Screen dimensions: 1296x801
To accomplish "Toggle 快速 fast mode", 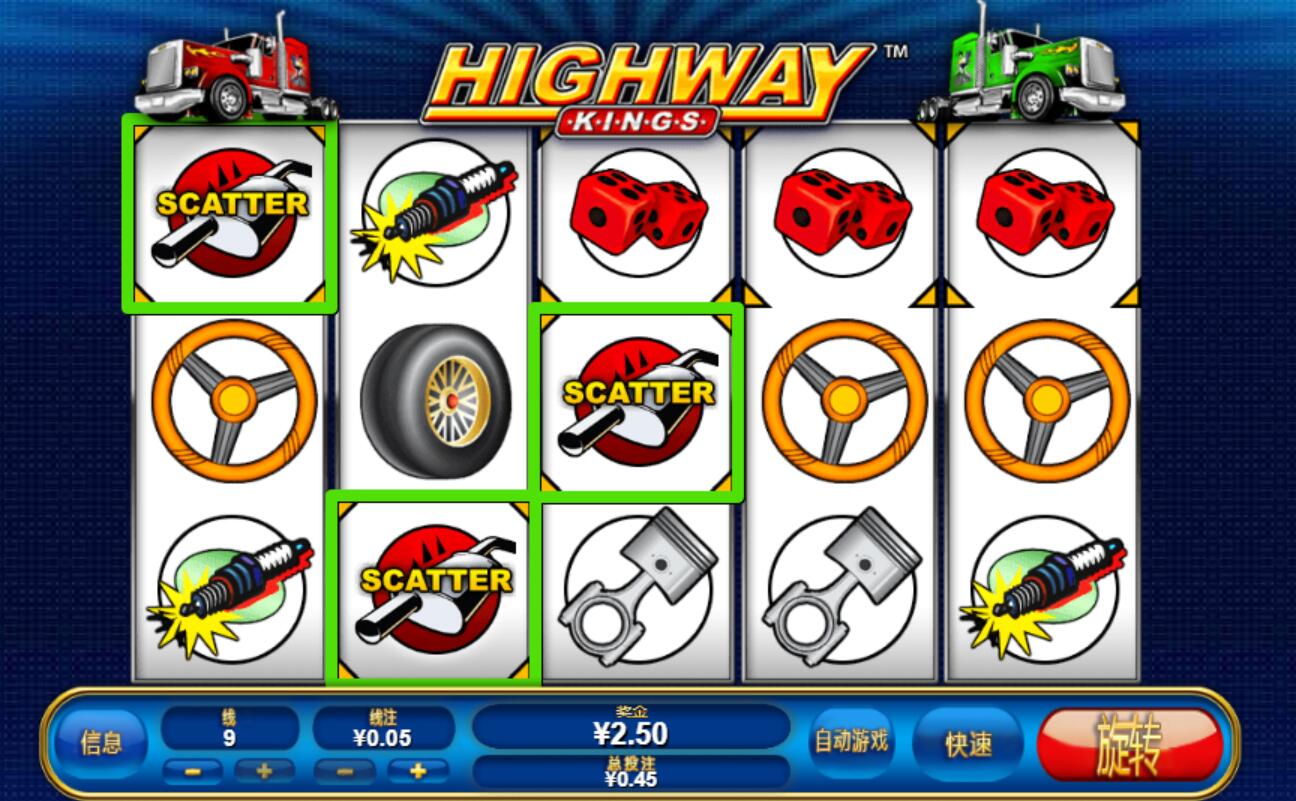I will tap(968, 744).
